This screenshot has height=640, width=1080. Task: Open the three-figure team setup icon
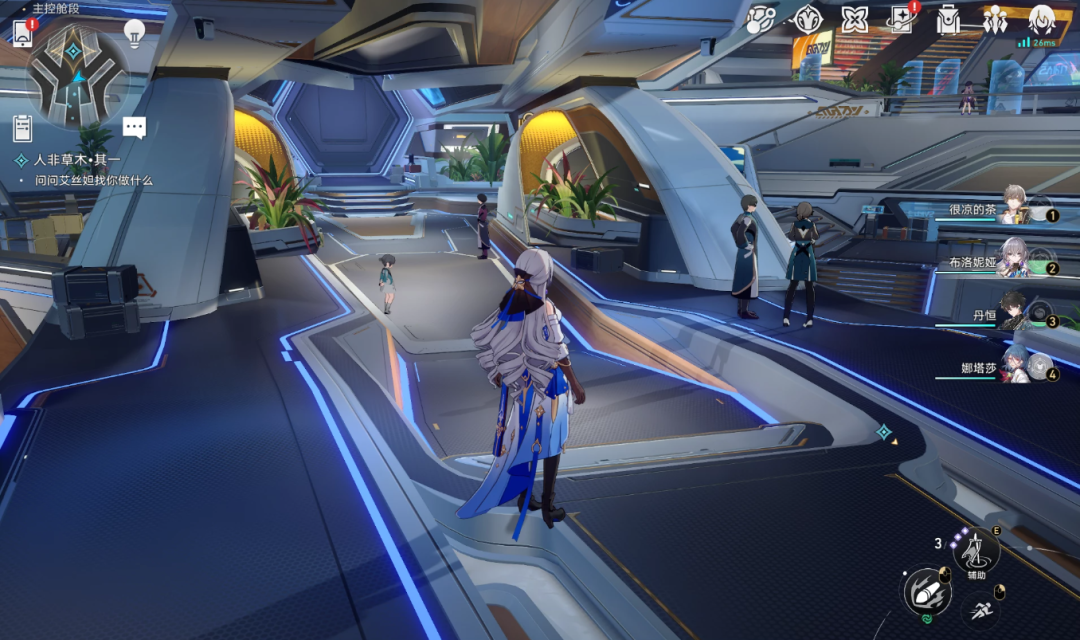coord(994,19)
